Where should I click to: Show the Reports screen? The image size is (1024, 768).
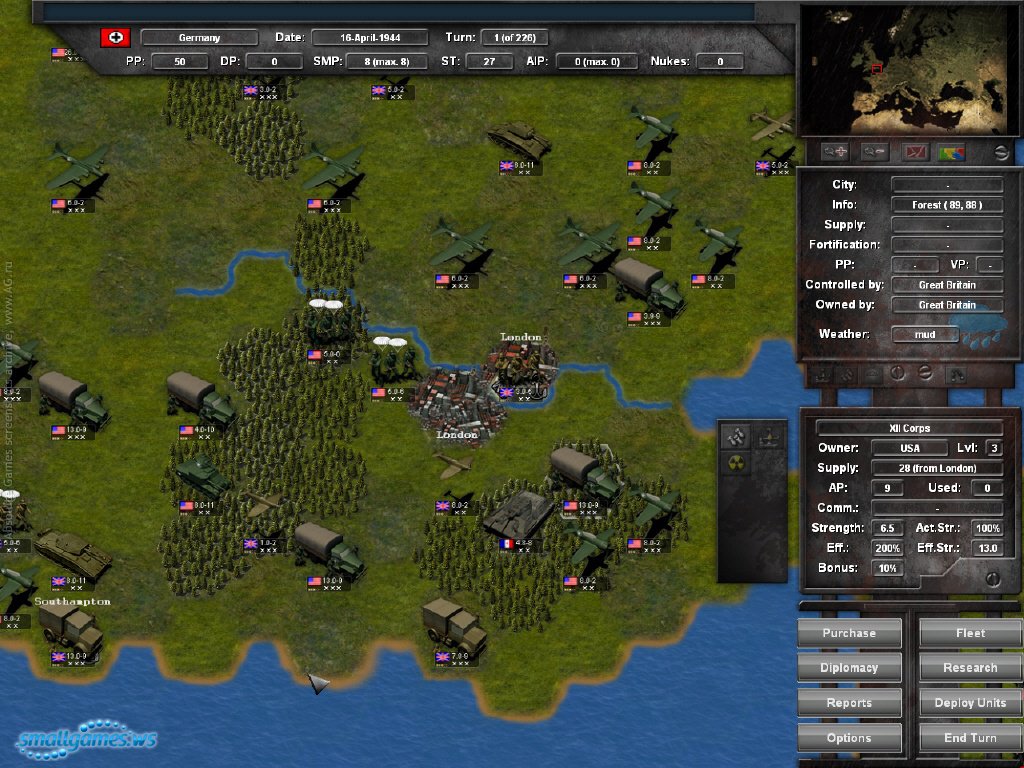(x=849, y=703)
